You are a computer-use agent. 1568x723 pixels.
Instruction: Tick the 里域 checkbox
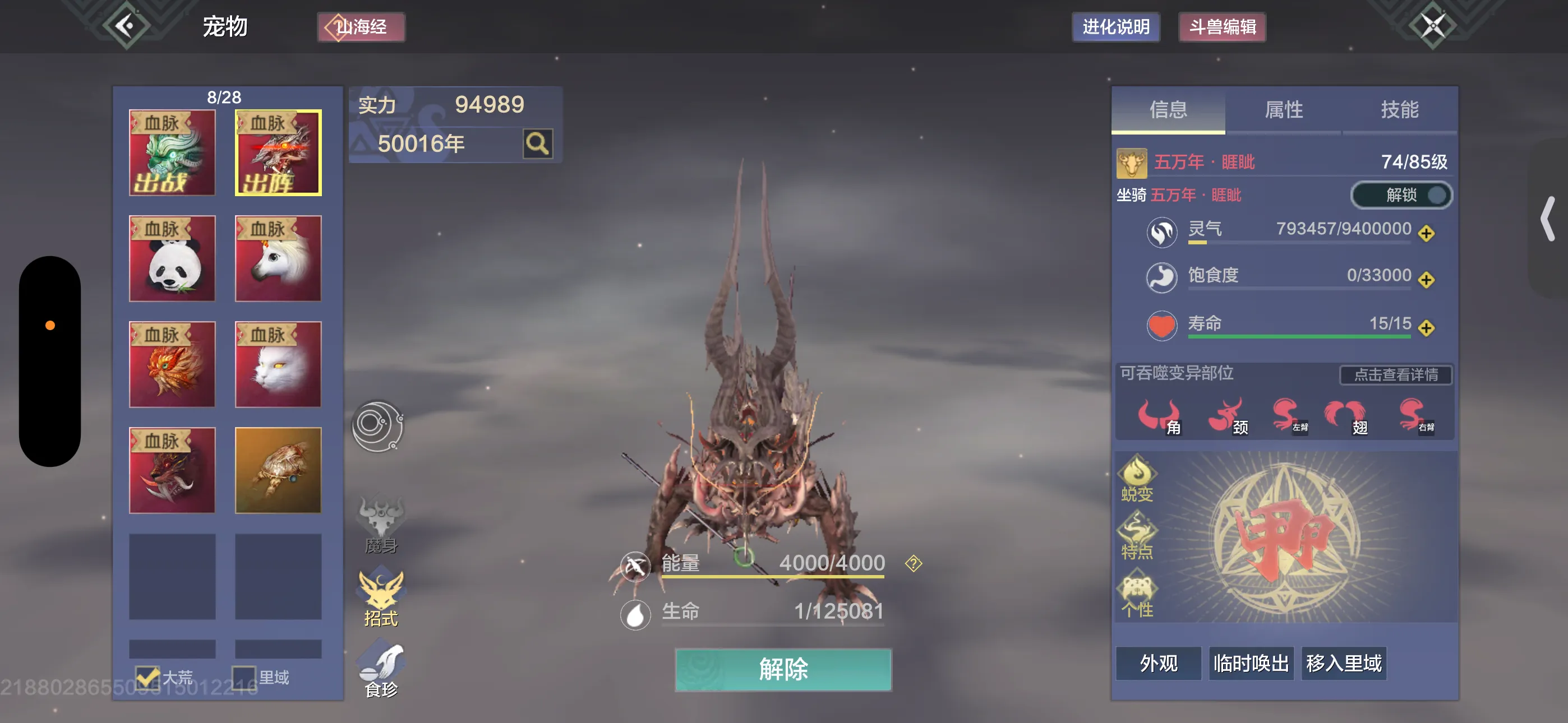244,678
